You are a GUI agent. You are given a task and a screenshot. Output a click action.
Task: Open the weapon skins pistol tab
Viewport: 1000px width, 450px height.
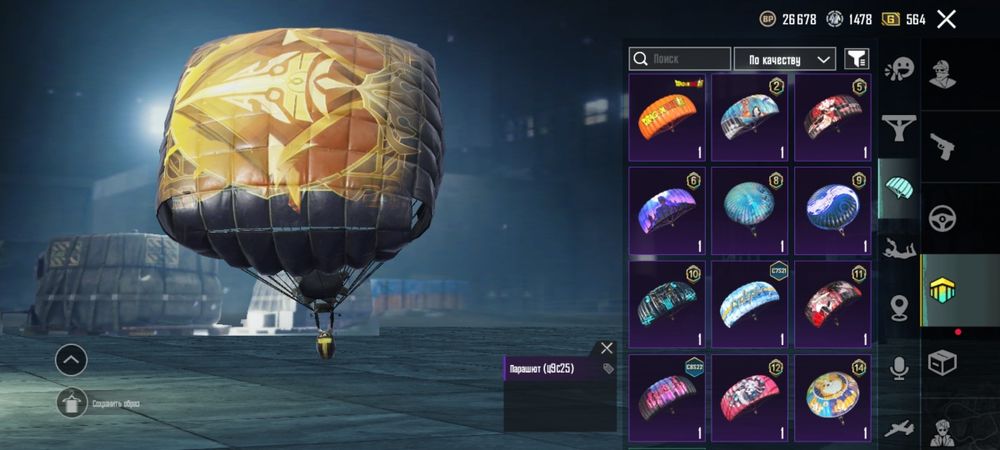click(942, 147)
